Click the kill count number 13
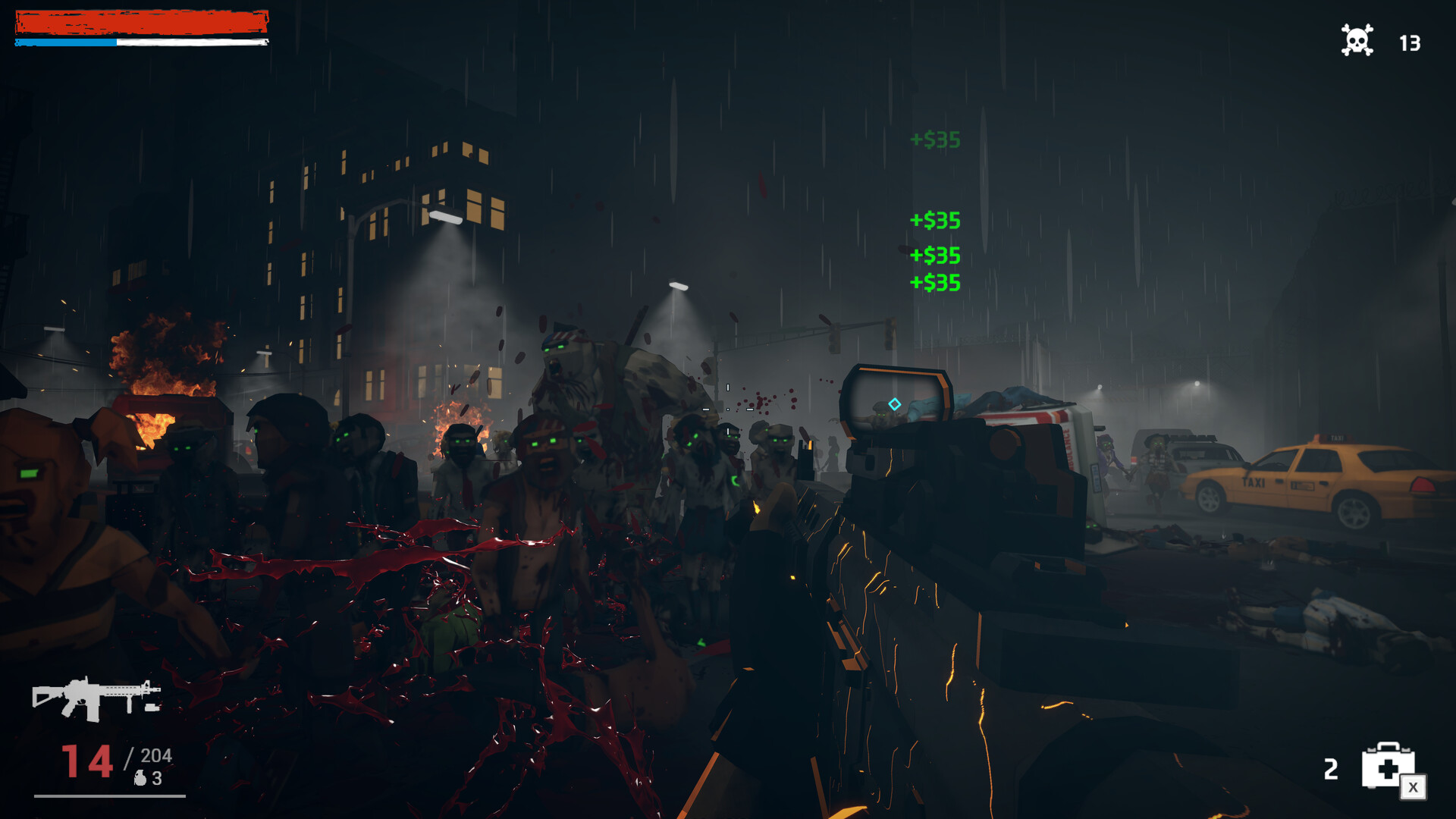 [x=1412, y=43]
